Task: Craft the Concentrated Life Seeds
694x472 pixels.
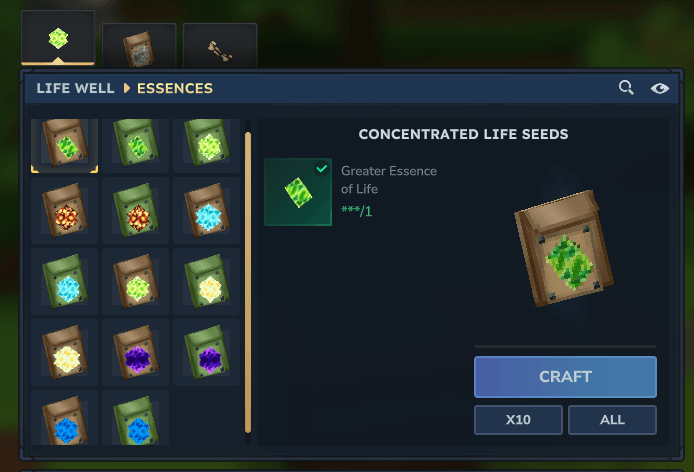Action: pos(565,377)
